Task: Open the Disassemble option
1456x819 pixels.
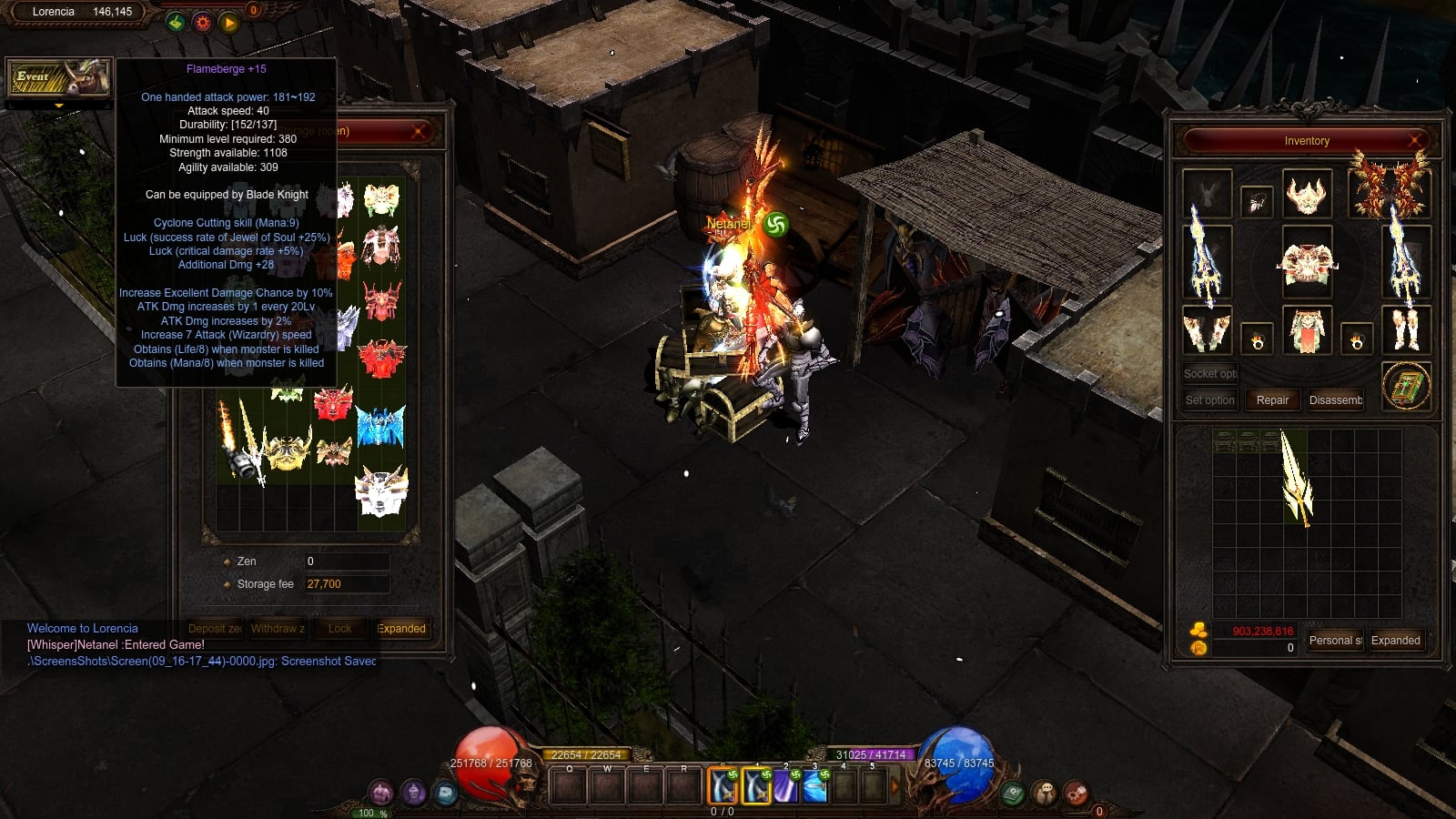Action: coord(1335,400)
